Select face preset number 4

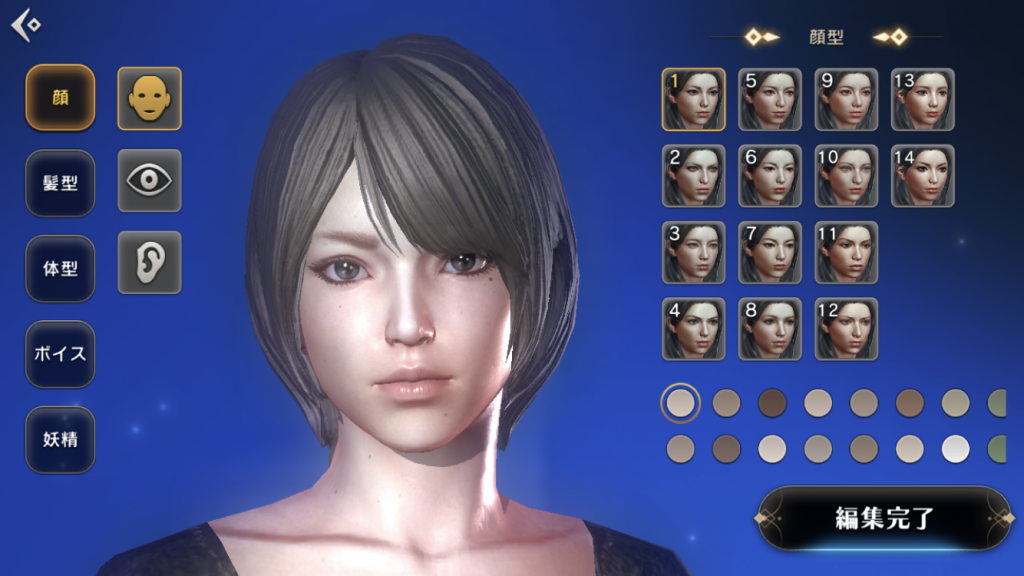(x=693, y=329)
